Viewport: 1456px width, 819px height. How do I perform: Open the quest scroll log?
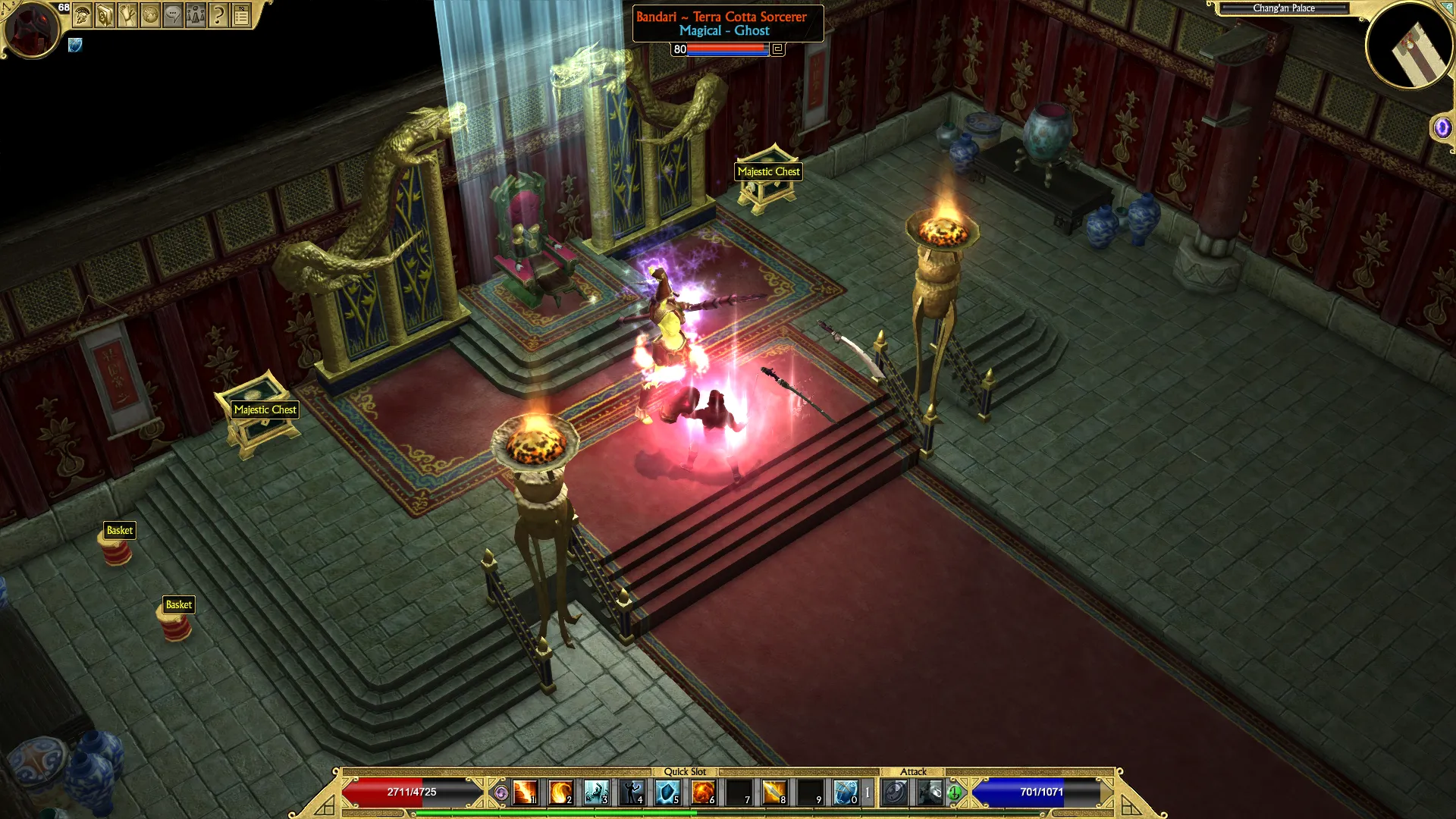coord(127,15)
